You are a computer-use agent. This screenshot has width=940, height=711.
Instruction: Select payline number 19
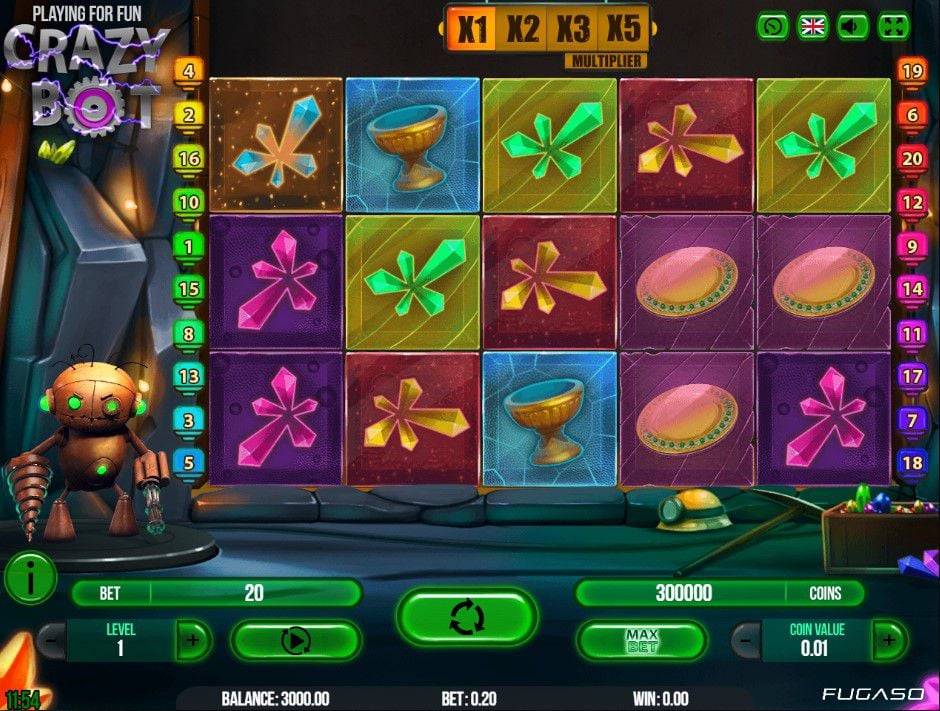coord(911,71)
